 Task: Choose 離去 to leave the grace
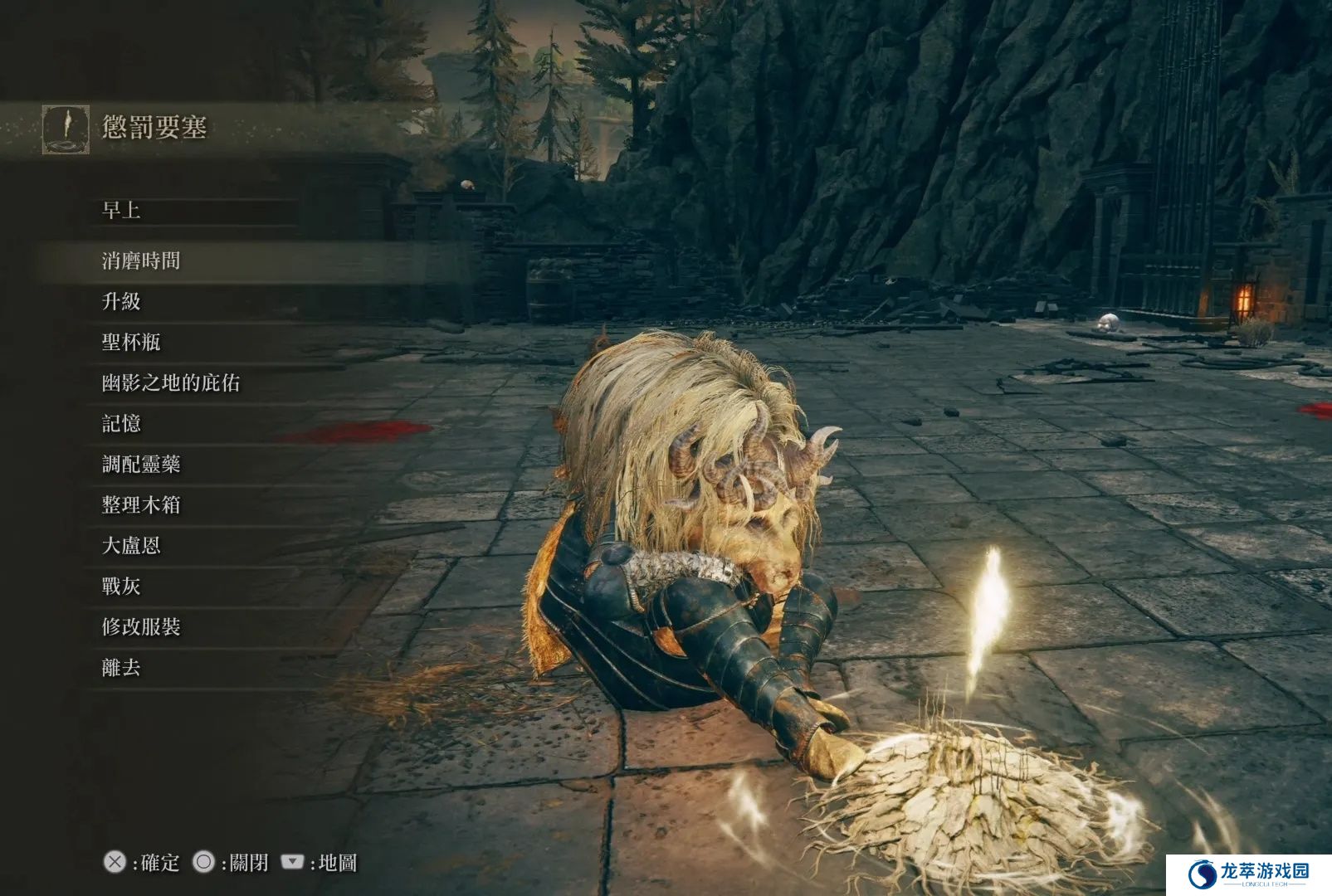[x=121, y=667]
